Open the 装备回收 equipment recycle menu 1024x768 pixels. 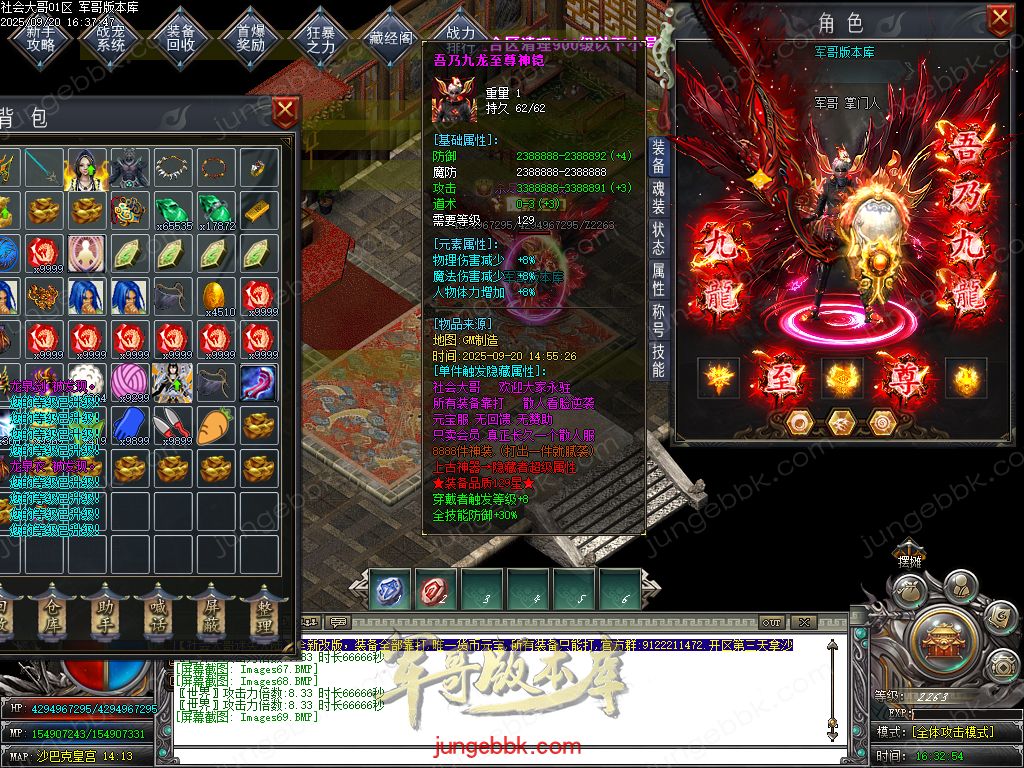[x=181, y=38]
